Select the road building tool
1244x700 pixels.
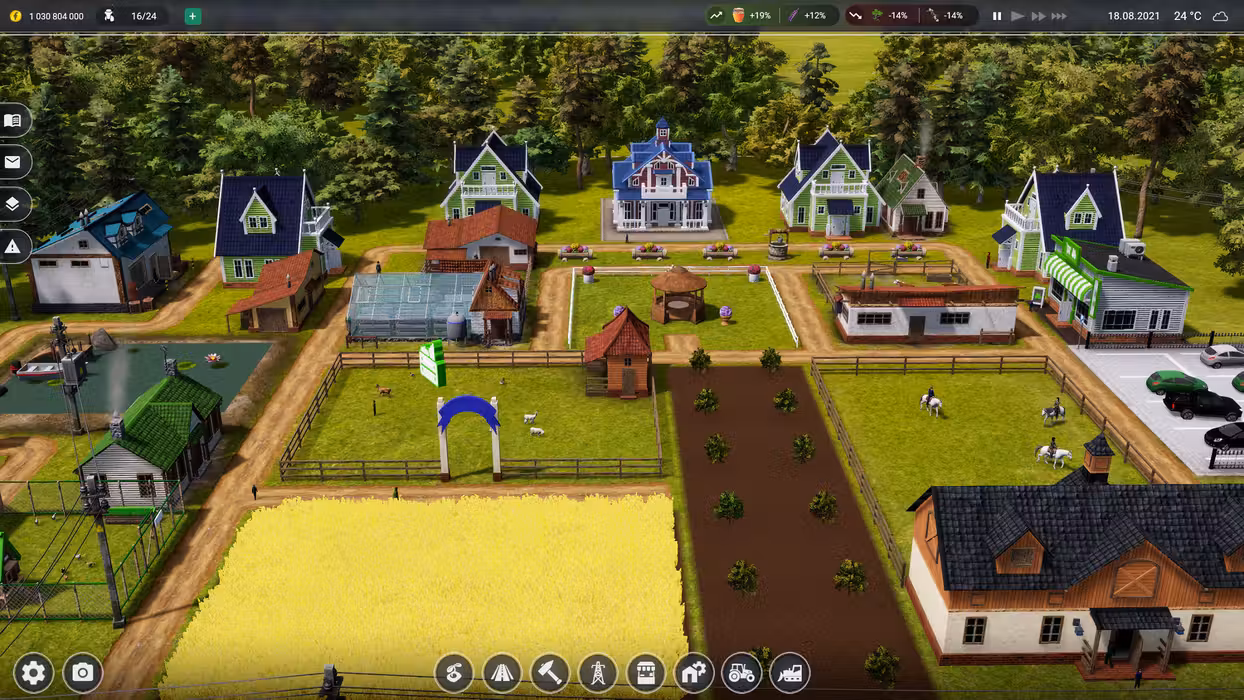pyautogui.click(x=502, y=673)
